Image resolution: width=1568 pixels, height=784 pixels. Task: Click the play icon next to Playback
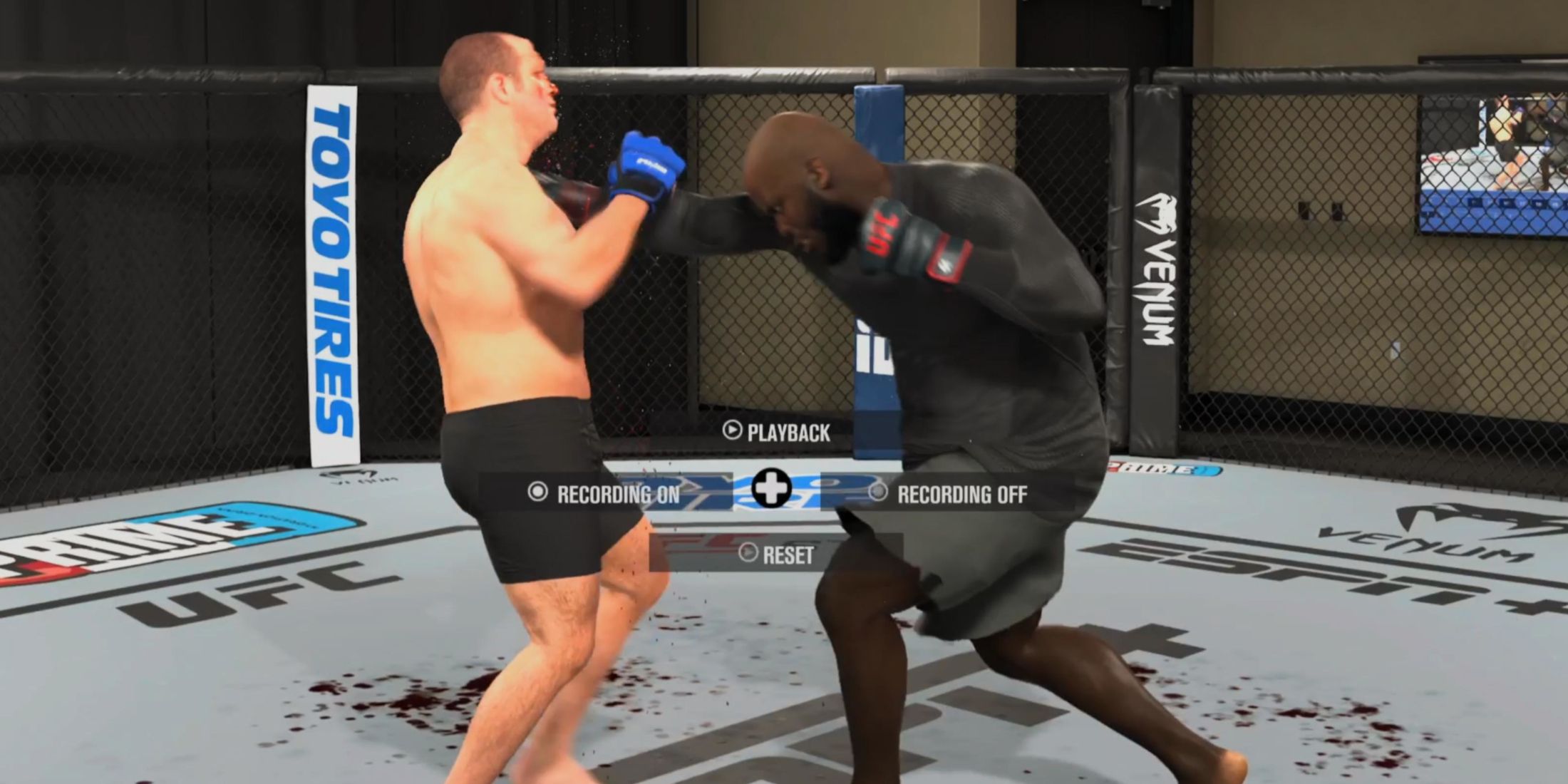pyautogui.click(x=733, y=430)
